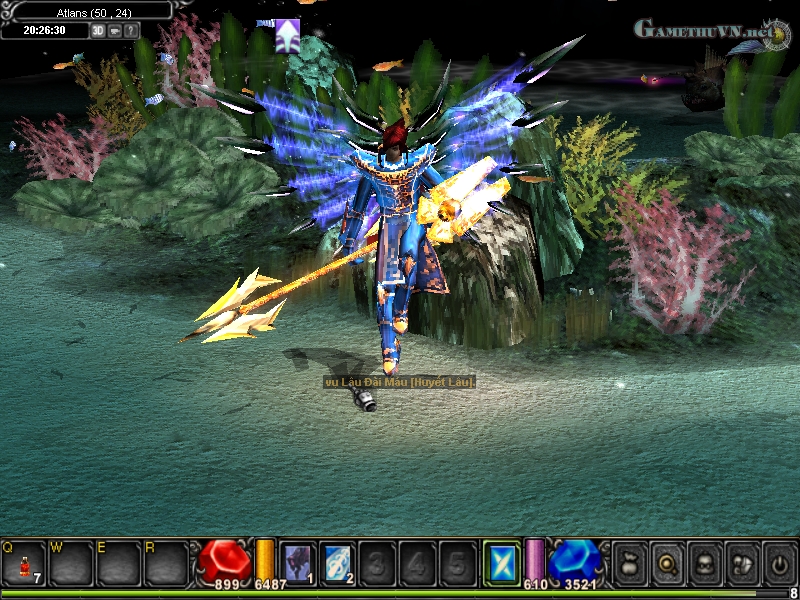Open the inventory bag button
The height and width of the screenshot is (600, 800).
630,564
